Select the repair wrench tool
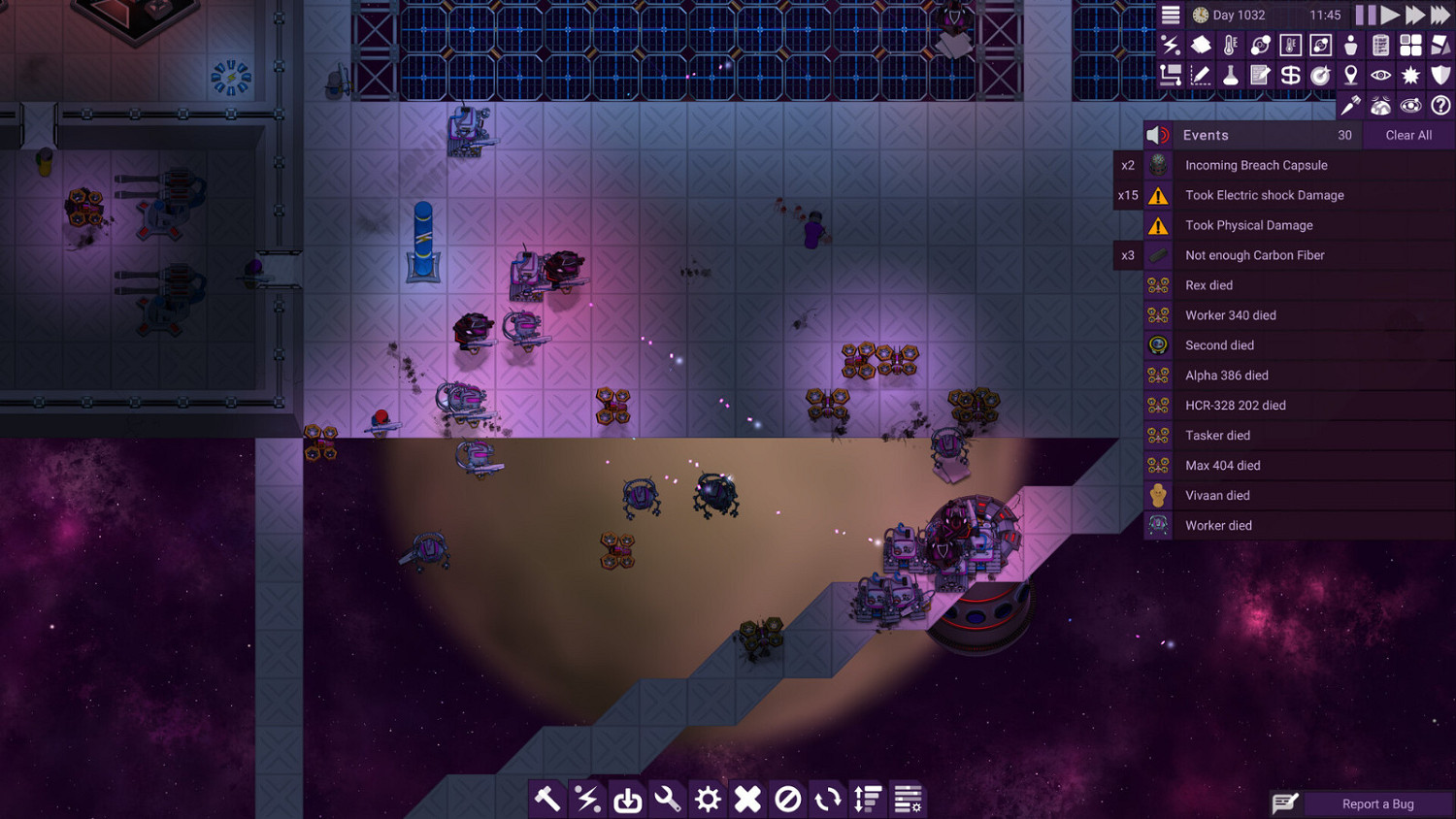The height and width of the screenshot is (819, 1456). [667, 799]
